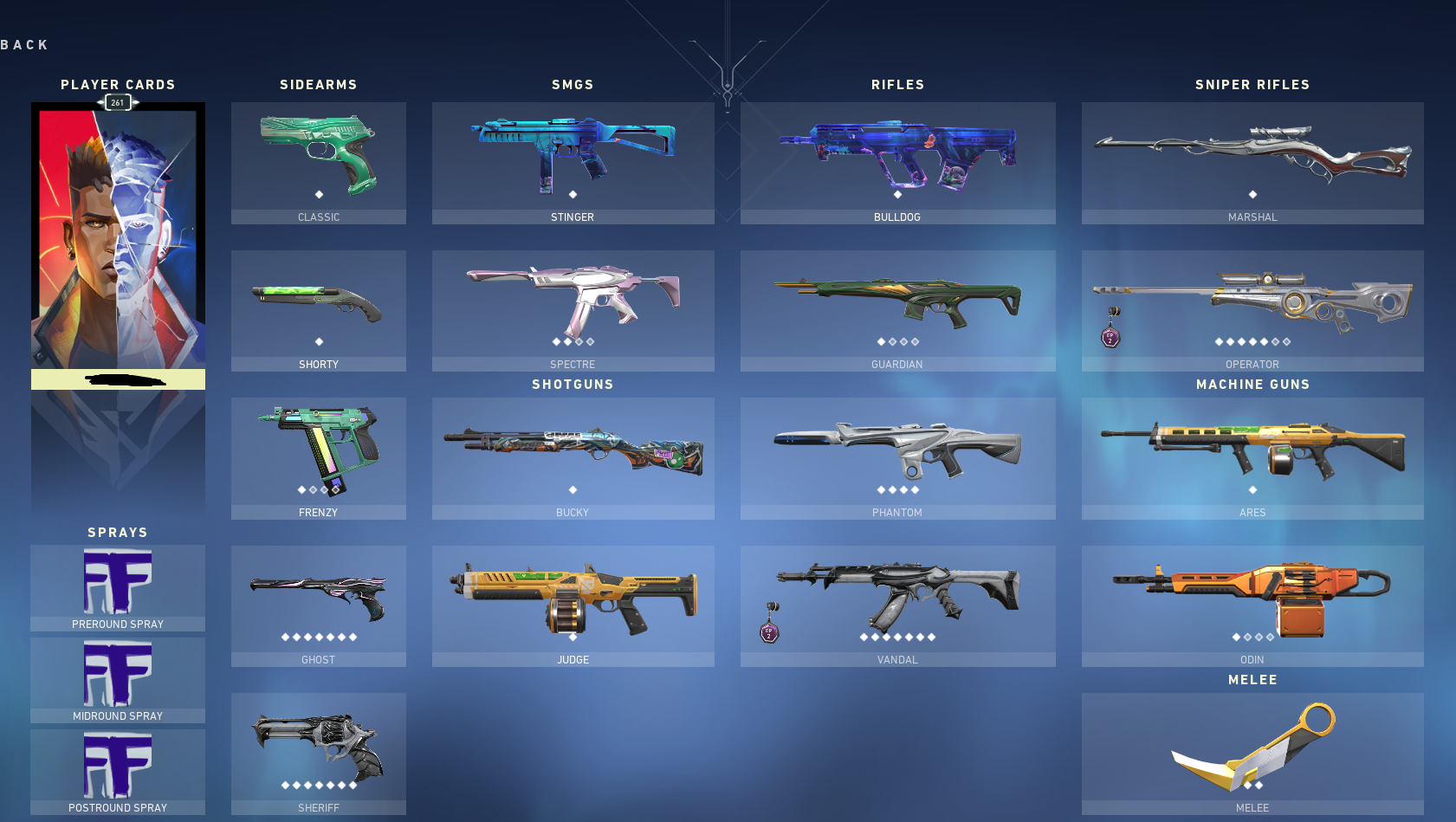Open the Frenzy loadout slot
Image resolution: width=1456 pixels, height=822 pixels.
318,450
